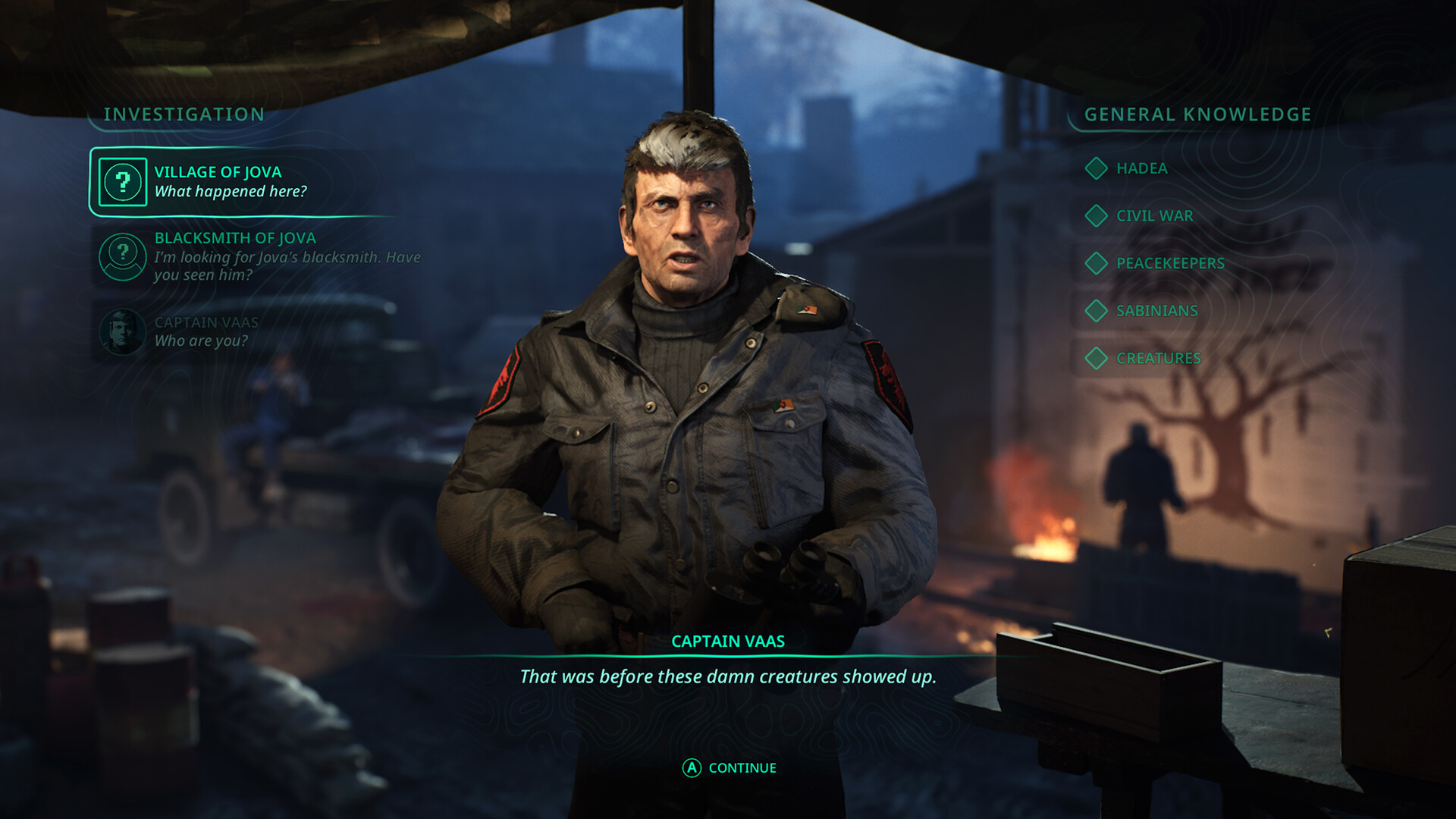
Task: Switch to the Investigation panel header
Action: pyautogui.click(x=184, y=115)
